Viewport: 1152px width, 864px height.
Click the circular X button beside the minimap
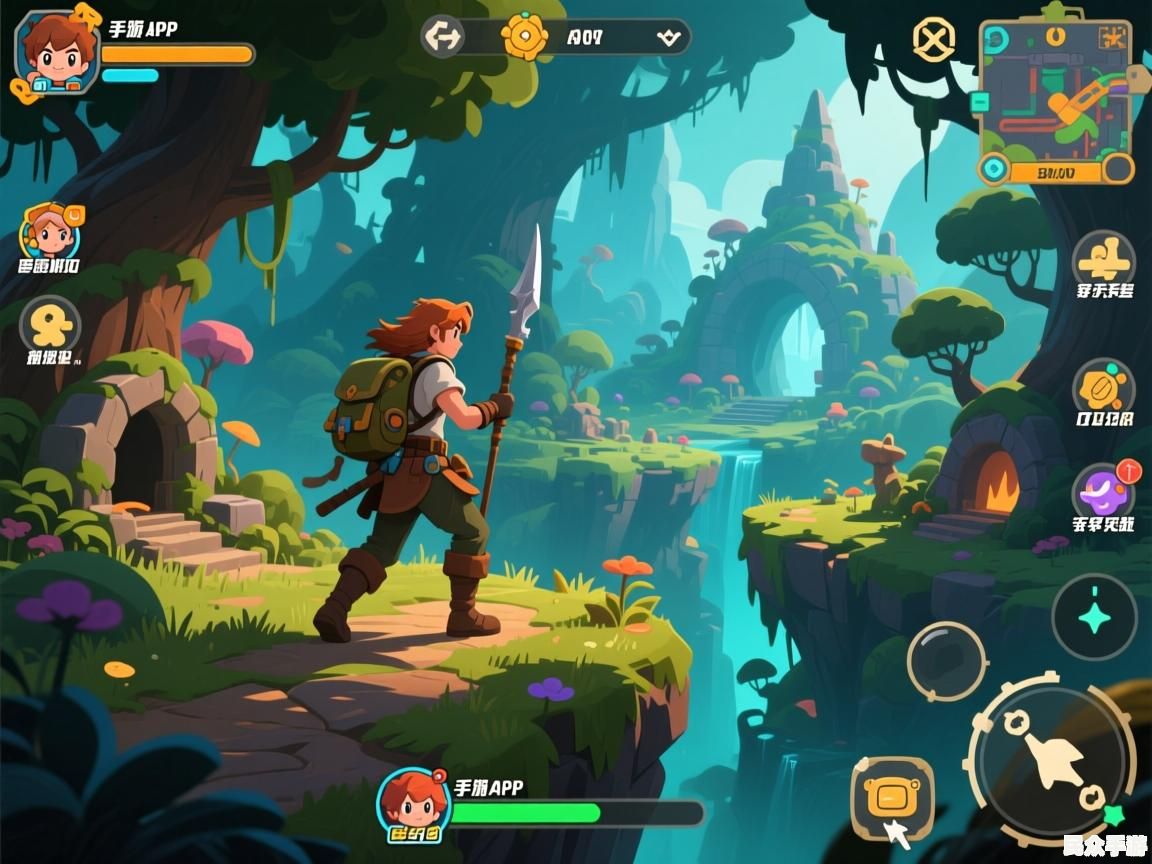coord(934,41)
